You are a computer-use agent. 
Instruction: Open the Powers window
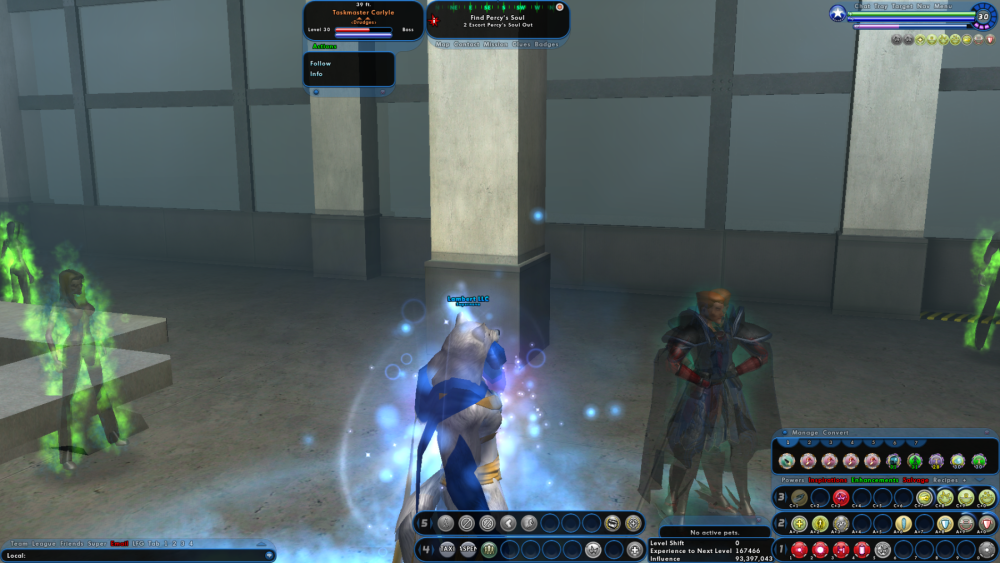794,480
